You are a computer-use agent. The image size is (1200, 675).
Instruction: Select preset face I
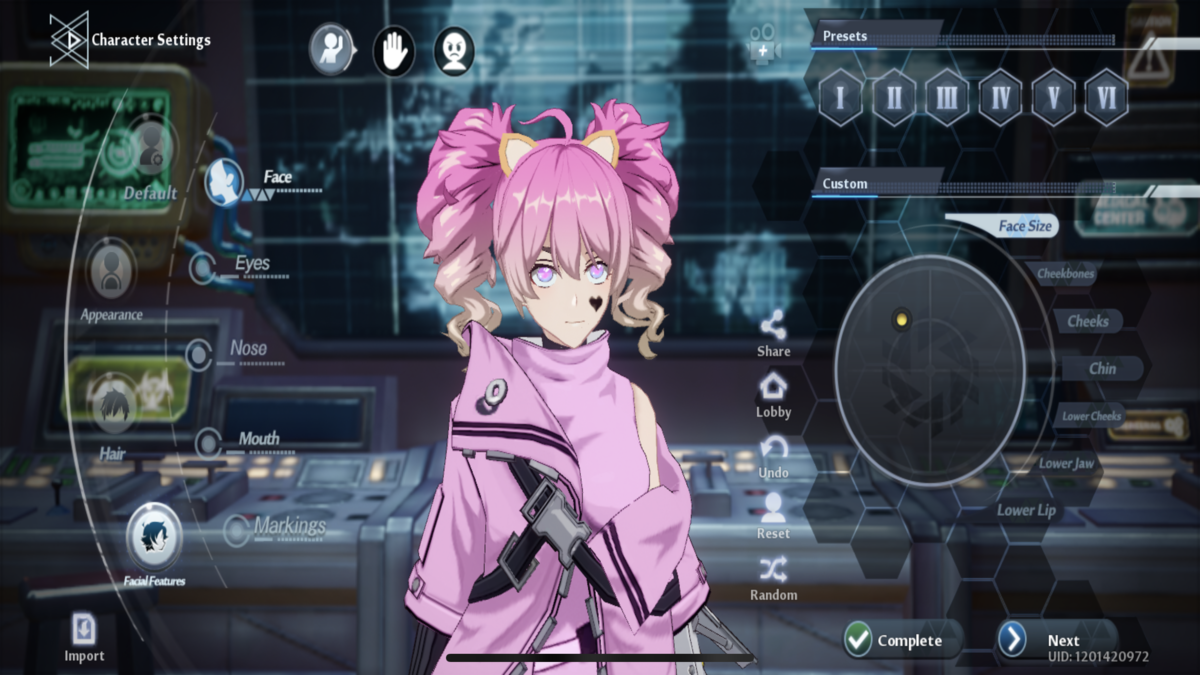pos(840,97)
